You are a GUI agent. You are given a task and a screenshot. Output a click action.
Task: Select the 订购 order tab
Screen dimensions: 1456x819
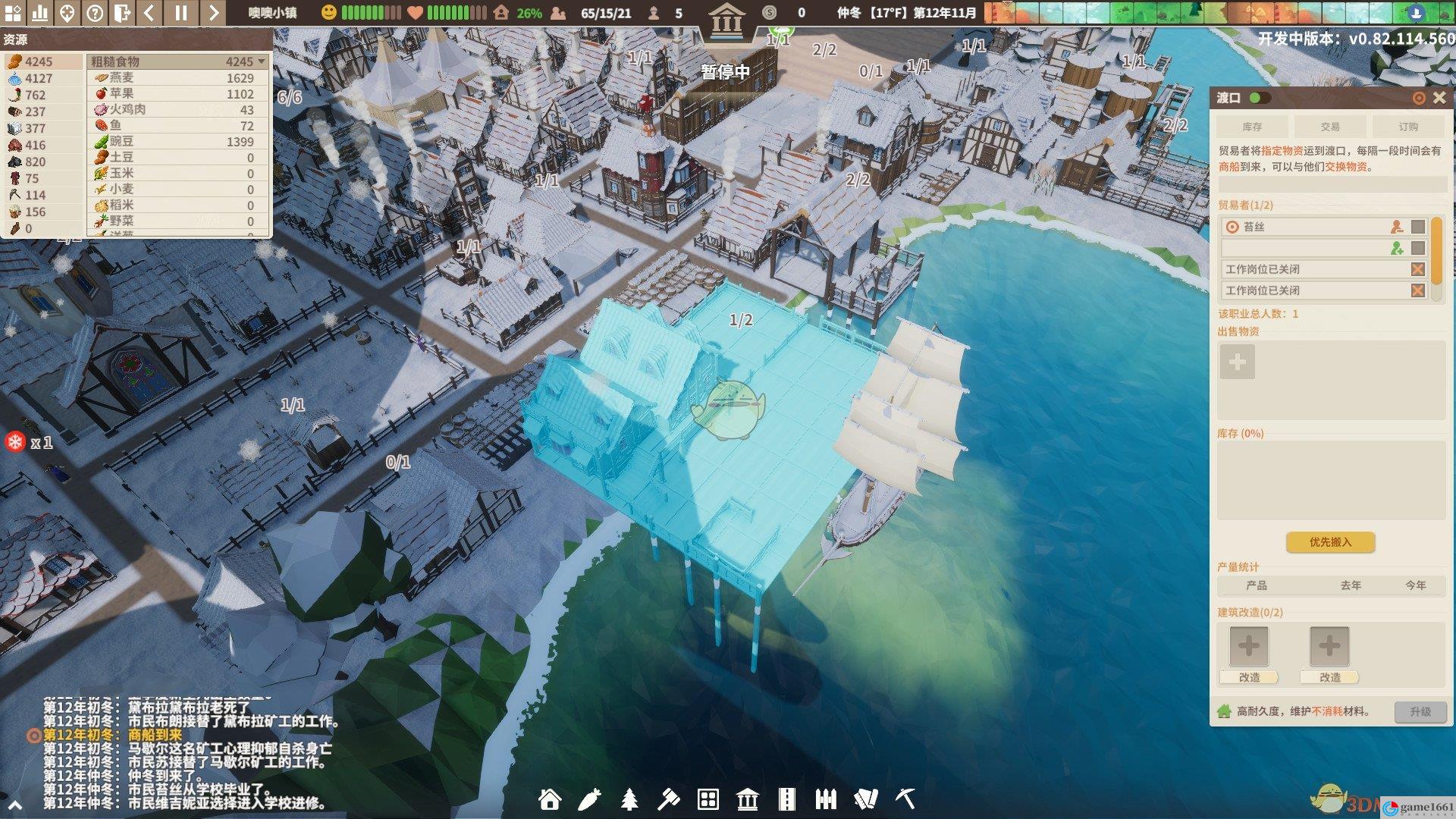tap(1408, 127)
